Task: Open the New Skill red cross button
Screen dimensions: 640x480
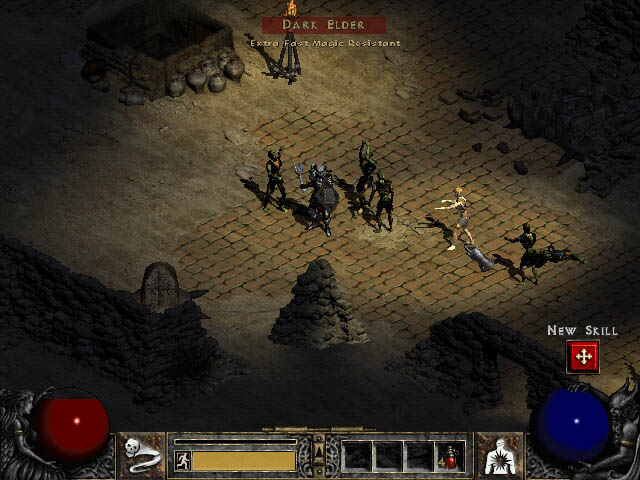Action: tap(583, 356)
